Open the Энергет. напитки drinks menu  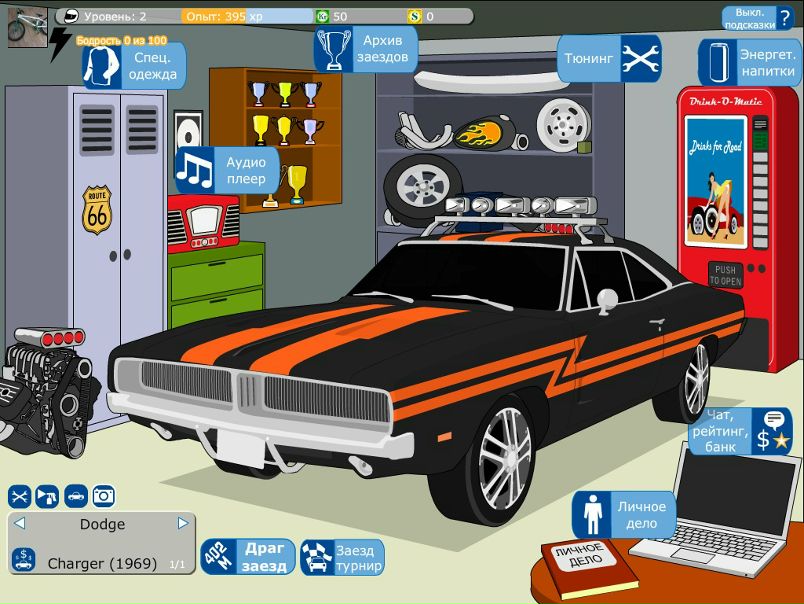click(749, 63)
